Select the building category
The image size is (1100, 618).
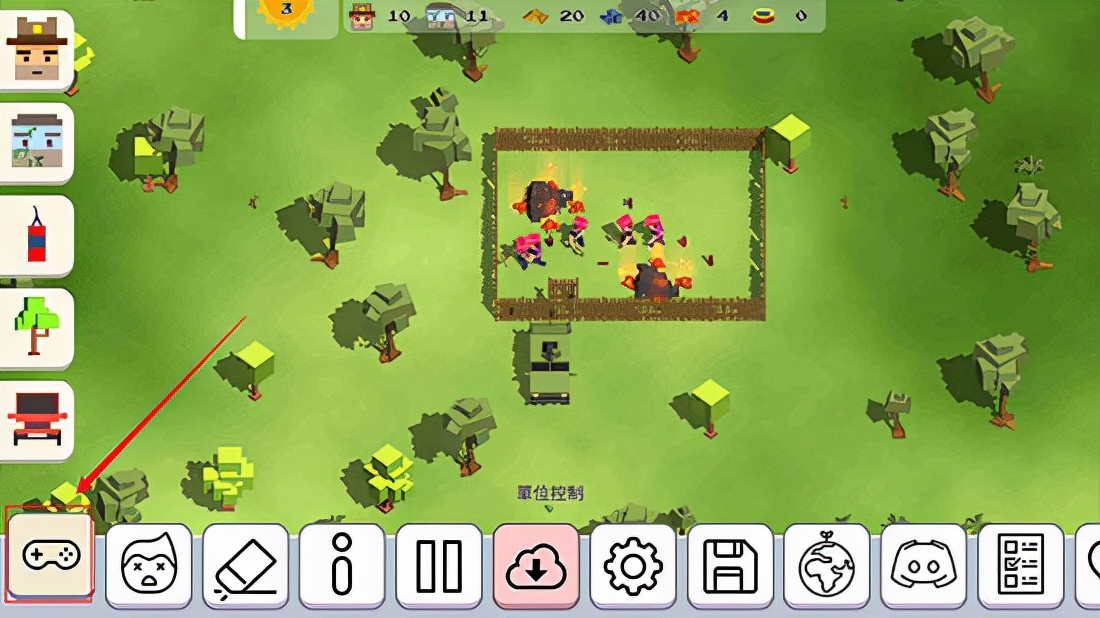[x=37, y=143]
